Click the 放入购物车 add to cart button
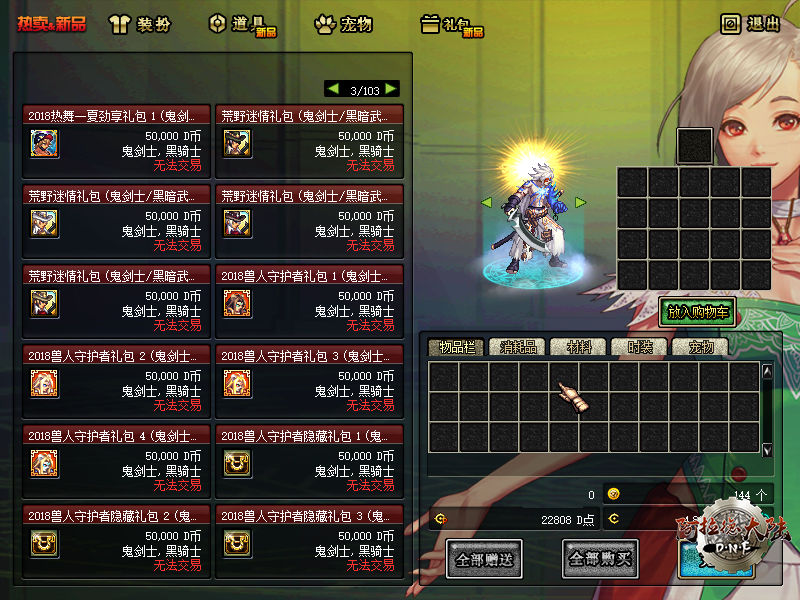The height and width of the screenshot is (600, 800). pos(697,312)
